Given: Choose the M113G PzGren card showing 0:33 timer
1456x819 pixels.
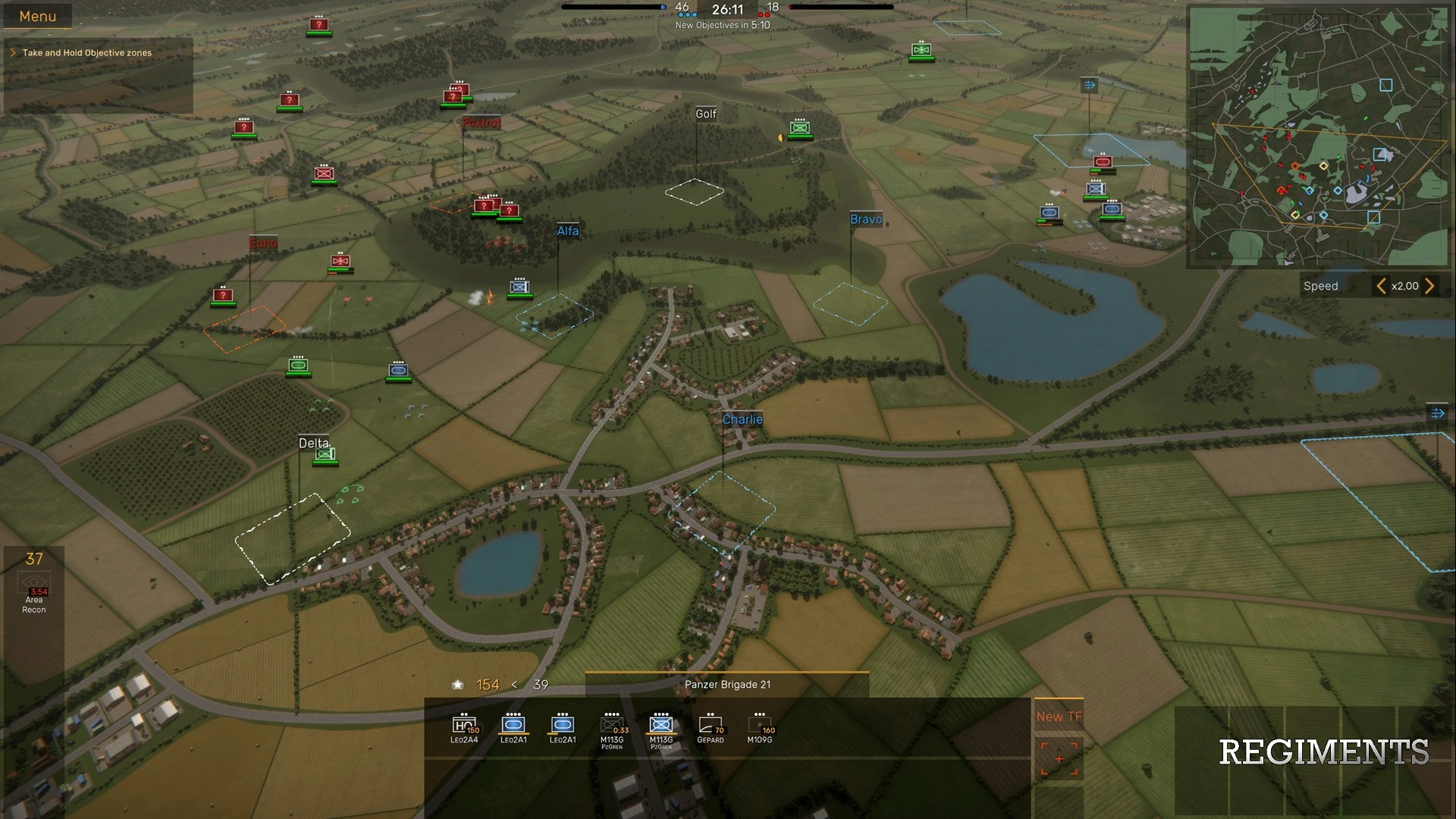Looking at the screenshot, I should coord(612,729).
